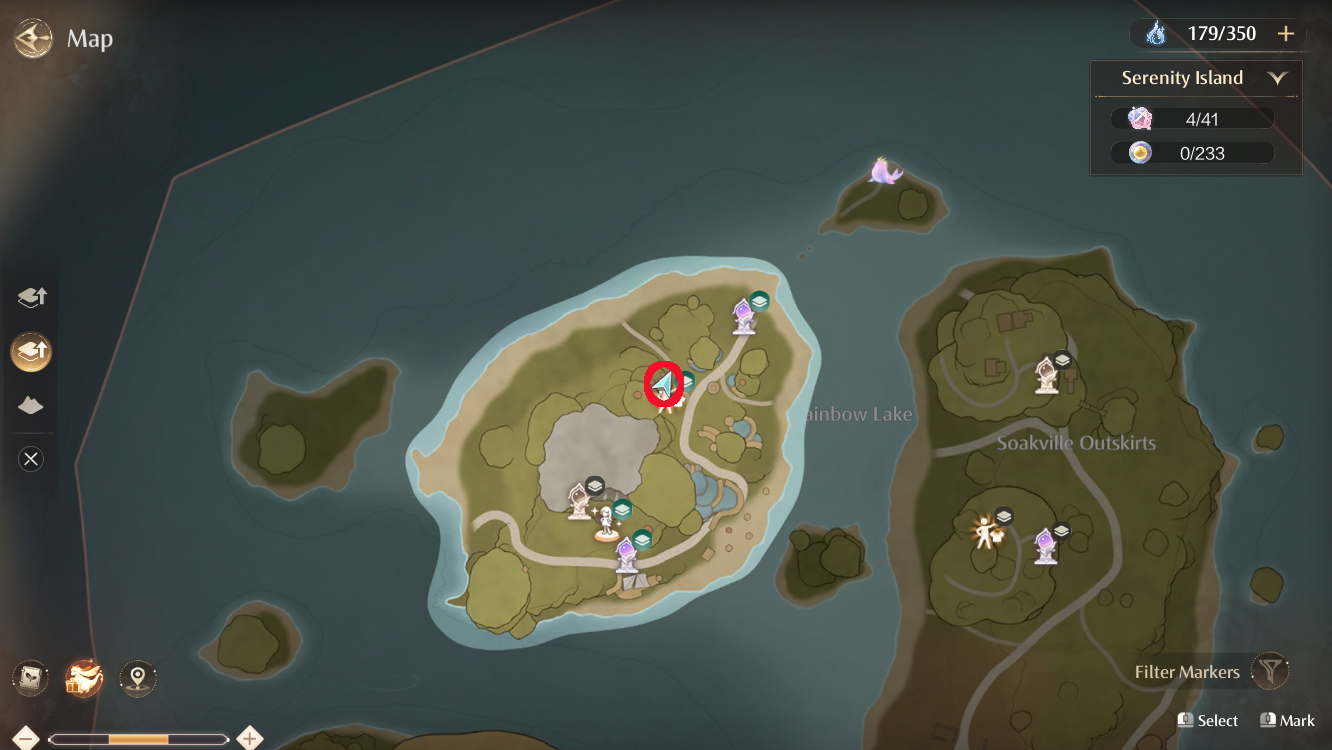The height and width of the screenshot is (750, 1332).
Task: Click the funnel icon beside Filter Markers
Action: (x=1268, y=672)
